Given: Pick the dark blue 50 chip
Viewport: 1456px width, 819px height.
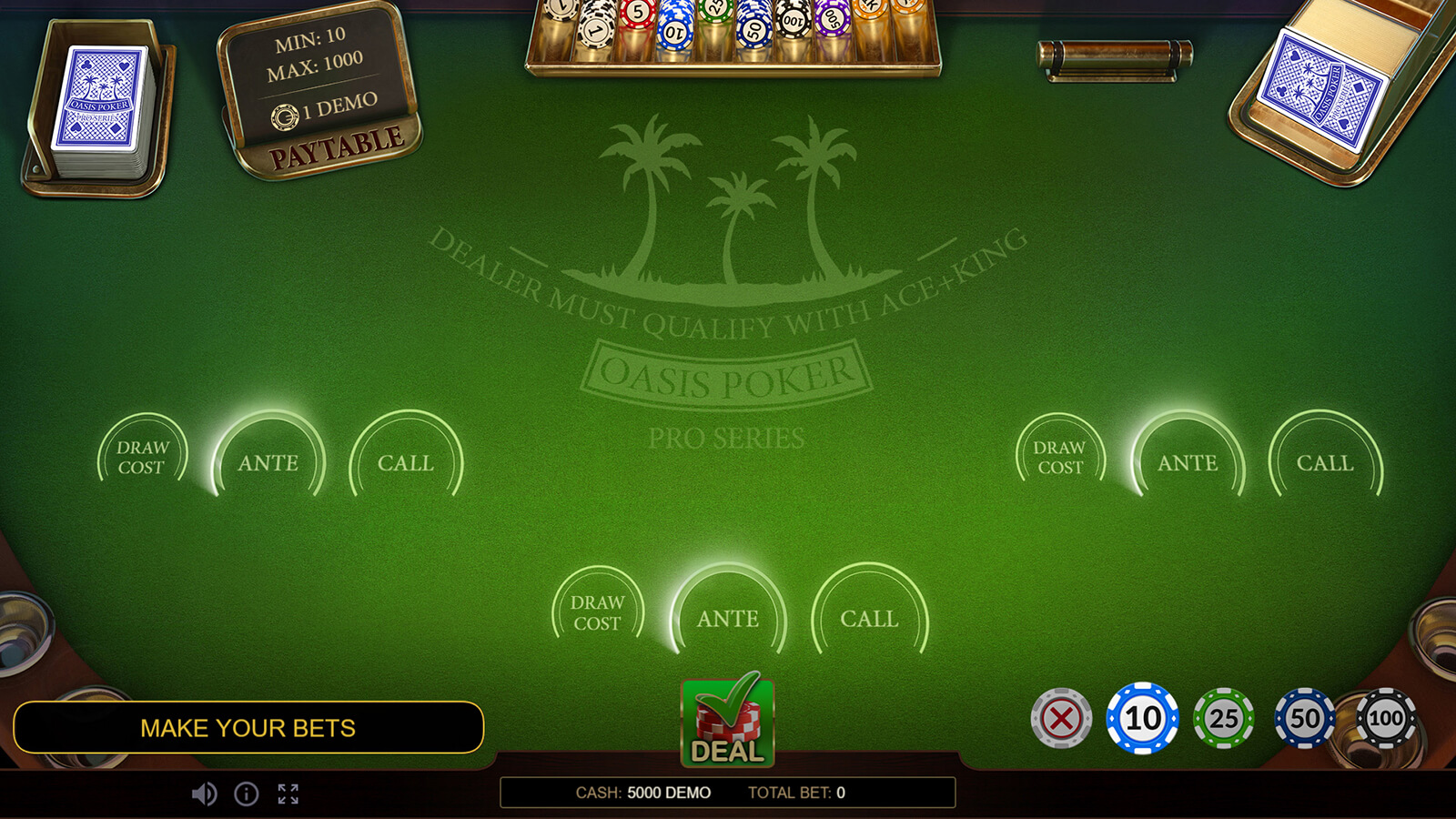Looking at the screenshot, I should coord(1304,718).
